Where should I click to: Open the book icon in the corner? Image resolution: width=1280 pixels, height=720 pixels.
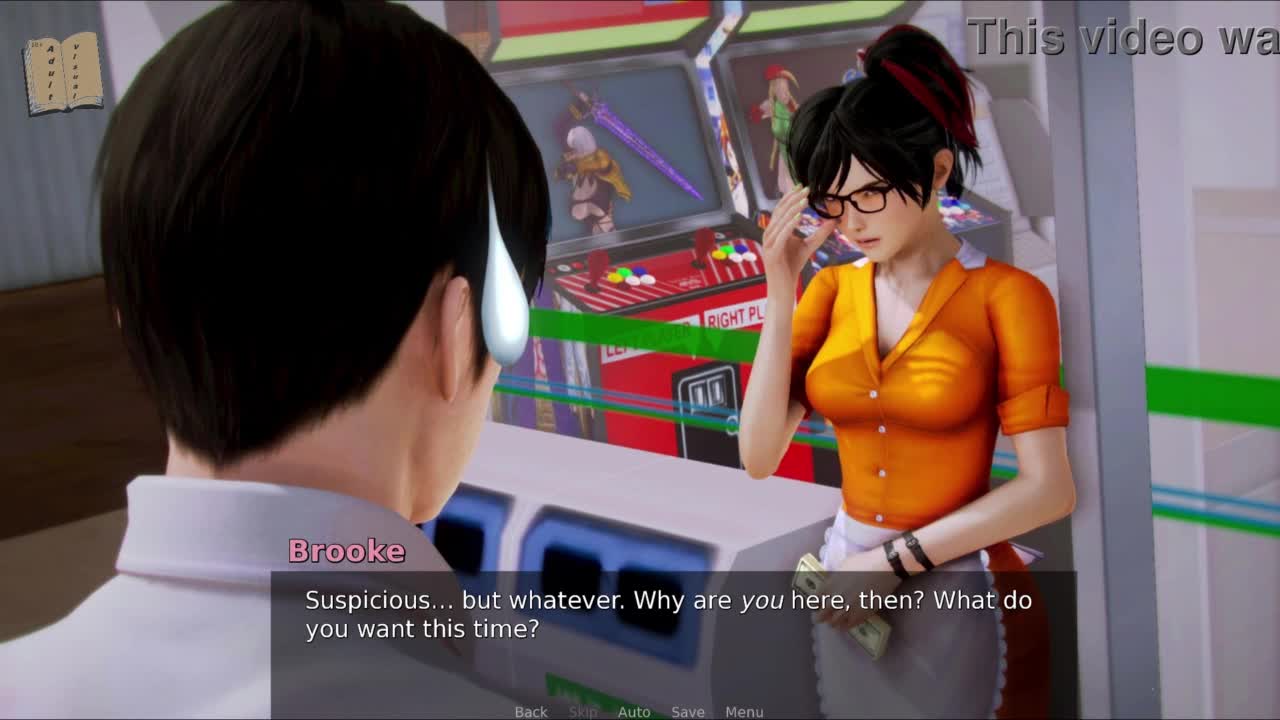coord(63,74)
